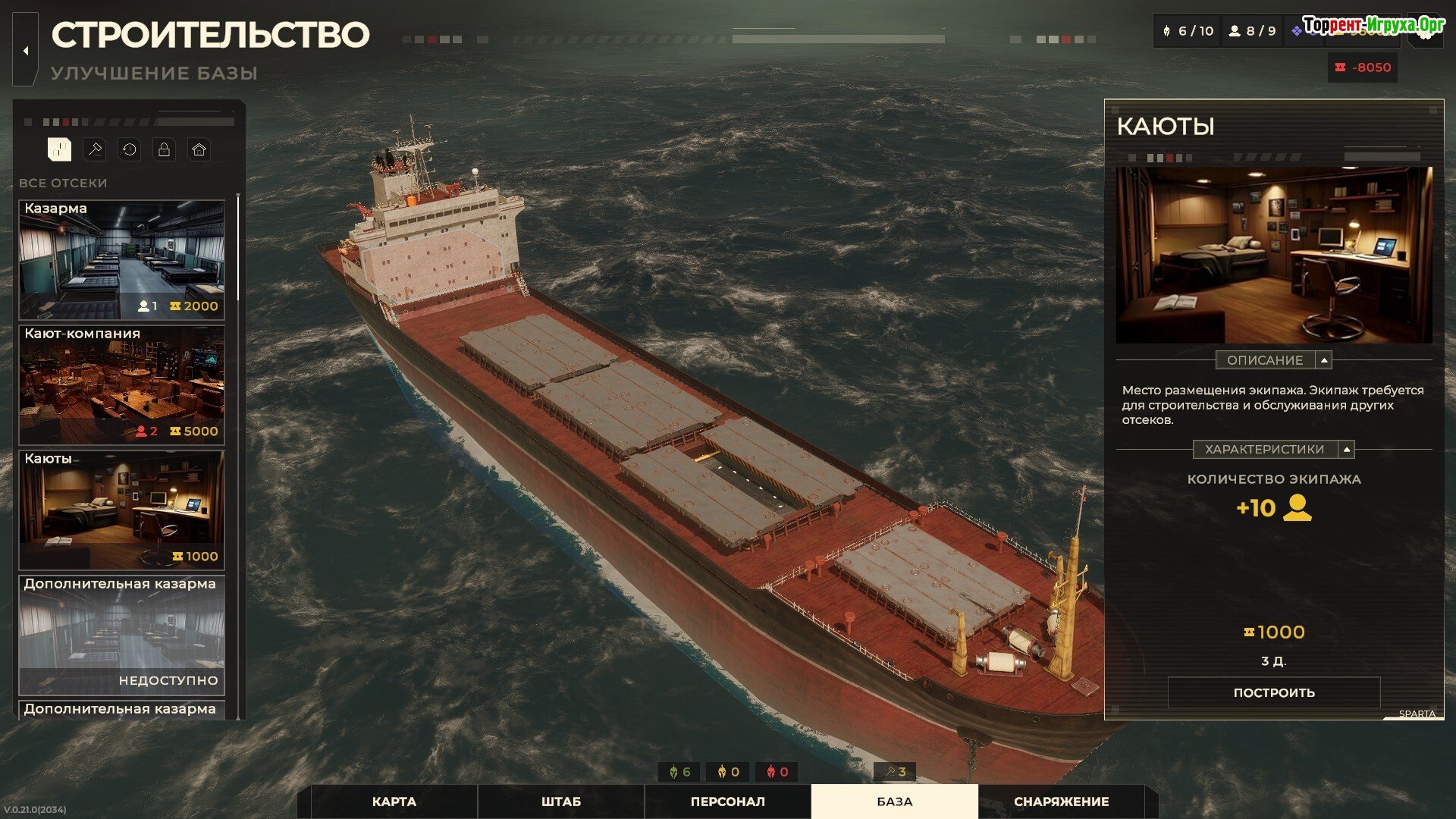1456x819 pixels.
Task: Open the Штаб tab
Action: pos(561,802)
